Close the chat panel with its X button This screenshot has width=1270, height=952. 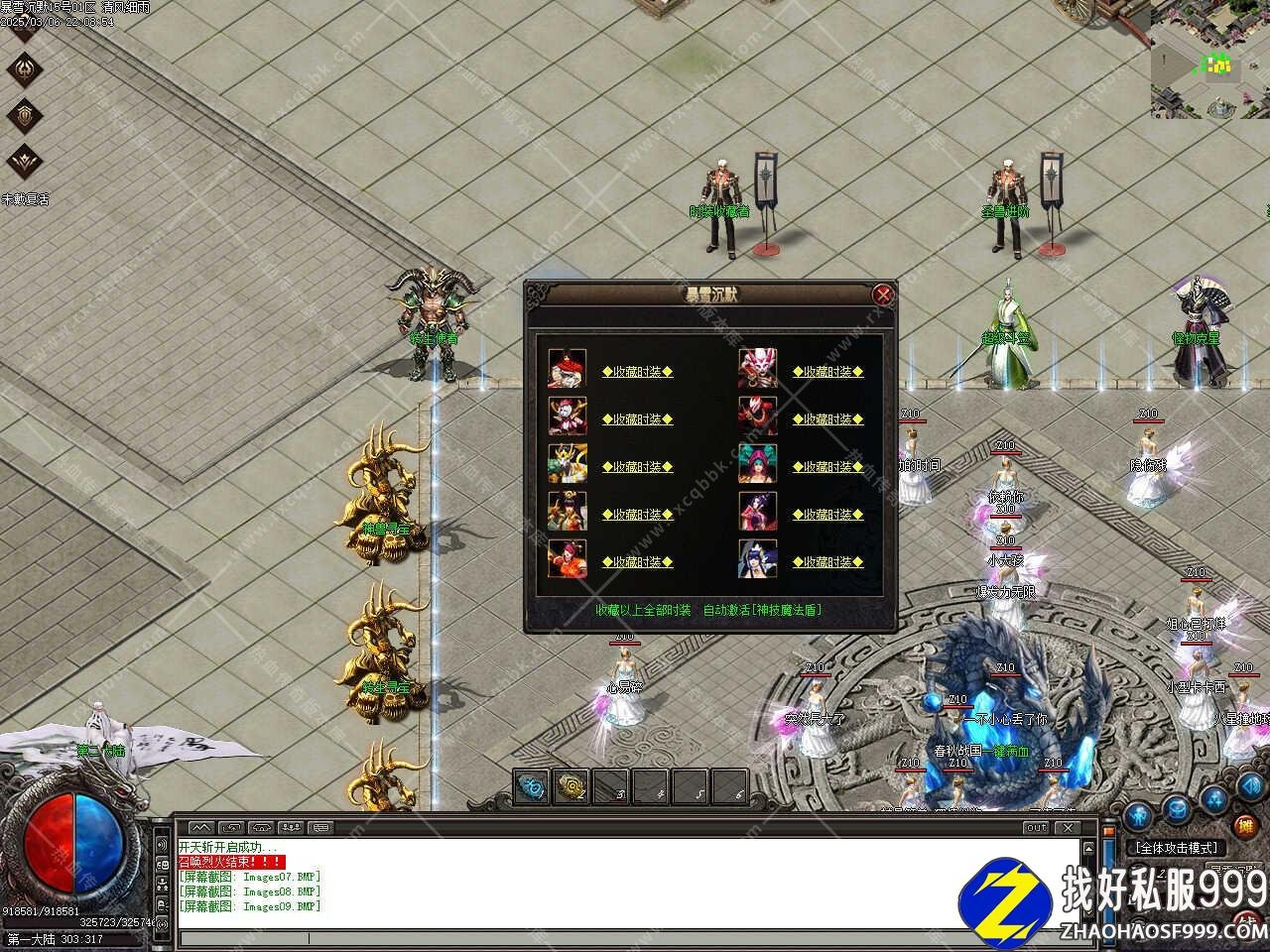coord(1067,827)
